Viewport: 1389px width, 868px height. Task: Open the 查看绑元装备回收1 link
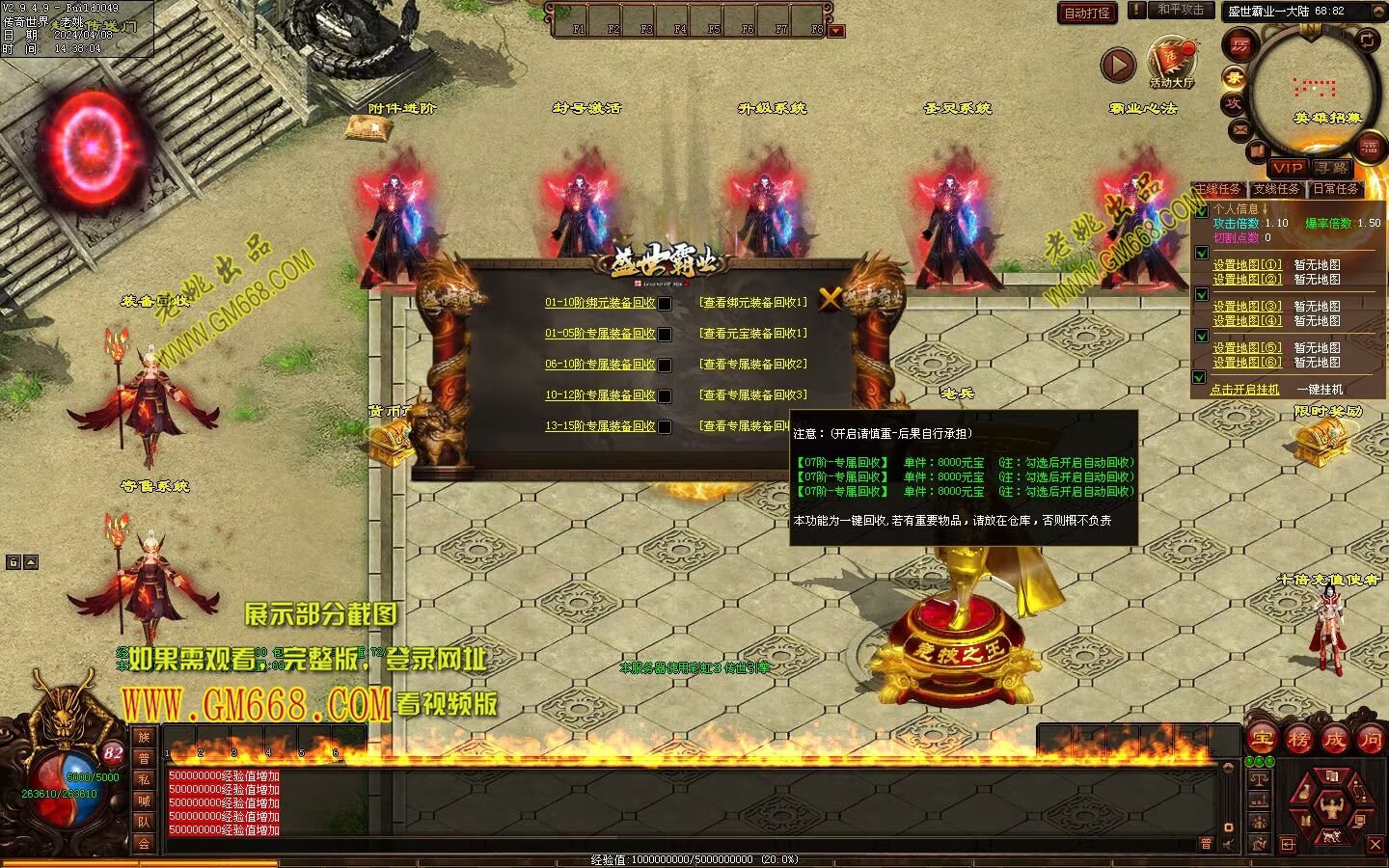753,303
